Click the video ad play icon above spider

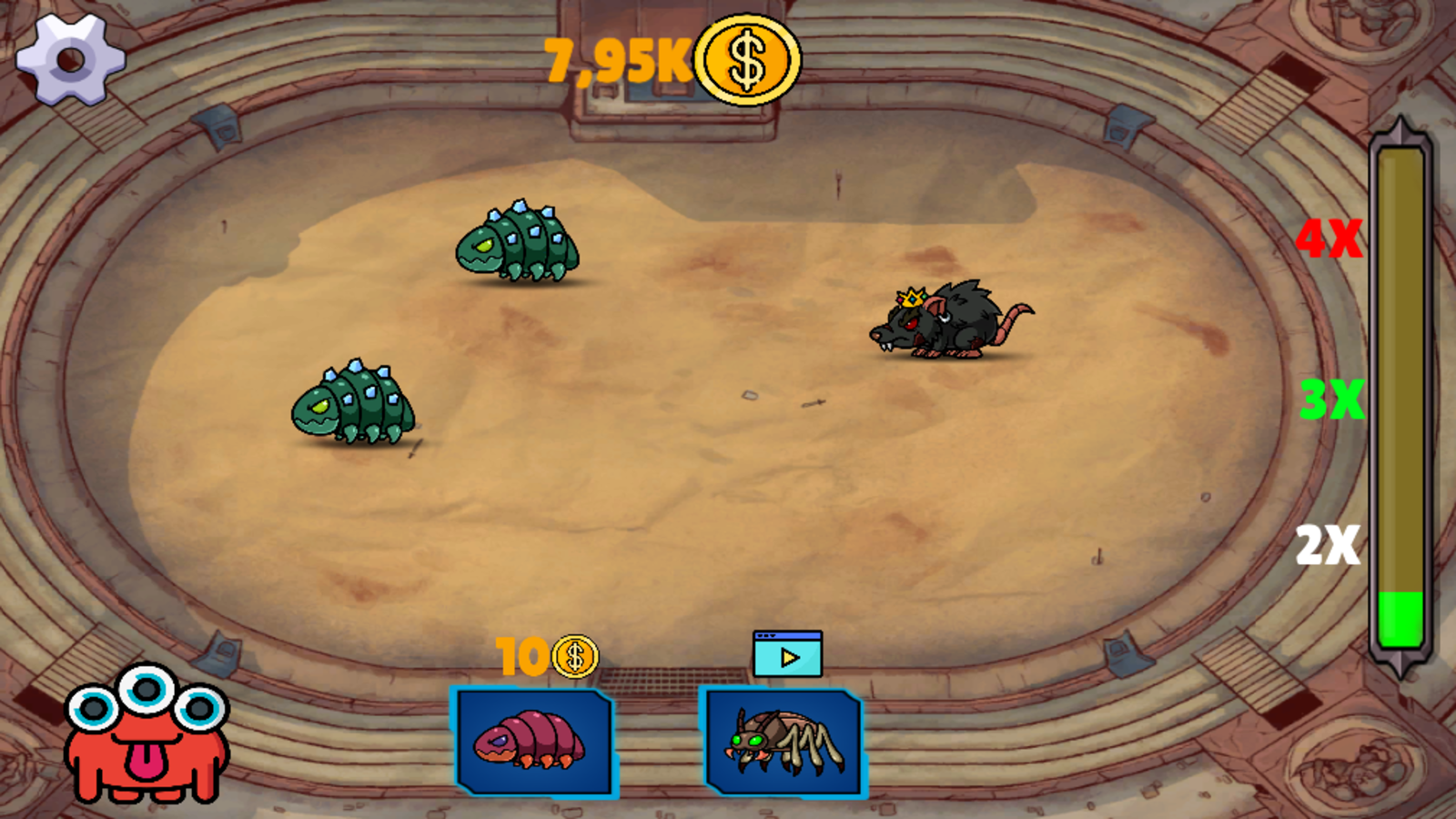pyautogui.click(x=786, y=652)
